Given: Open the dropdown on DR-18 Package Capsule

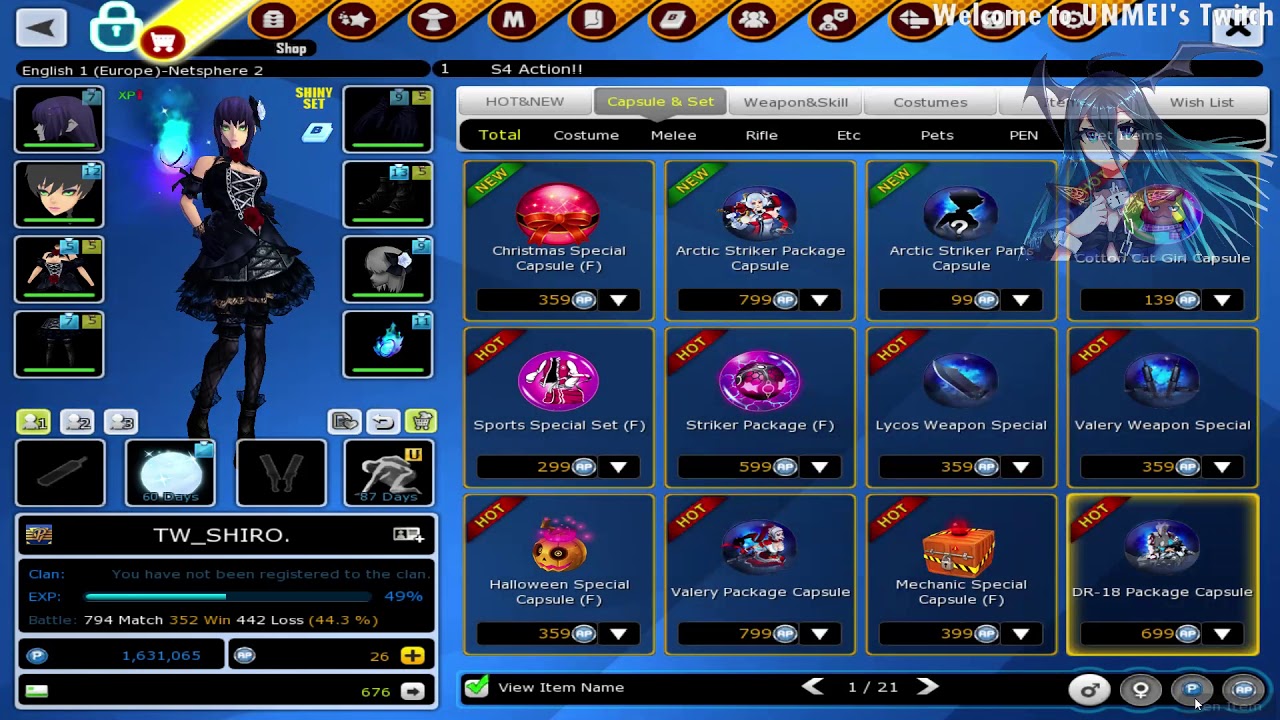Looking at the screenshot, I should [x=1221, y=633].
